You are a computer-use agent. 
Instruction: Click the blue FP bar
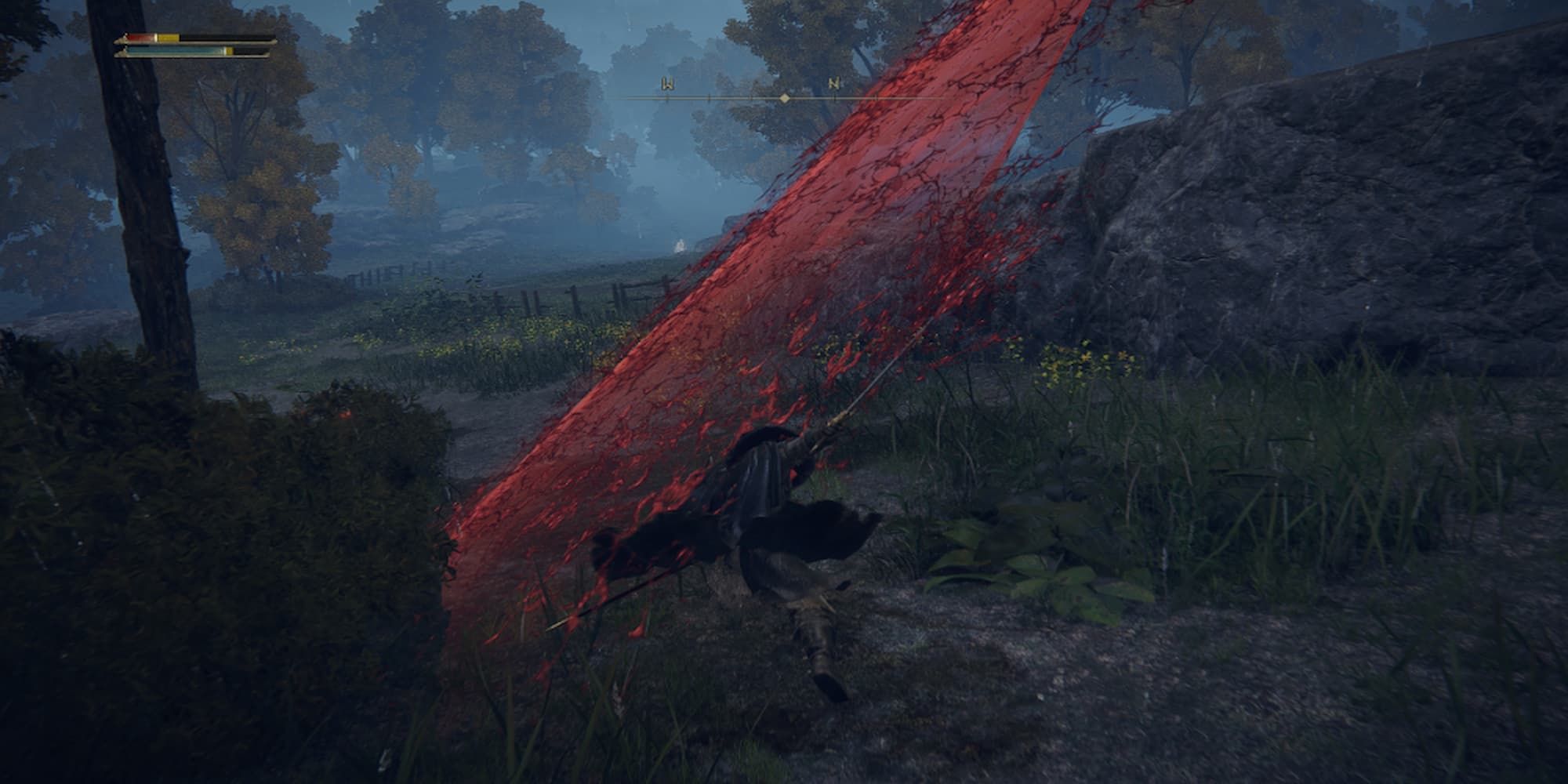(172, 51)
